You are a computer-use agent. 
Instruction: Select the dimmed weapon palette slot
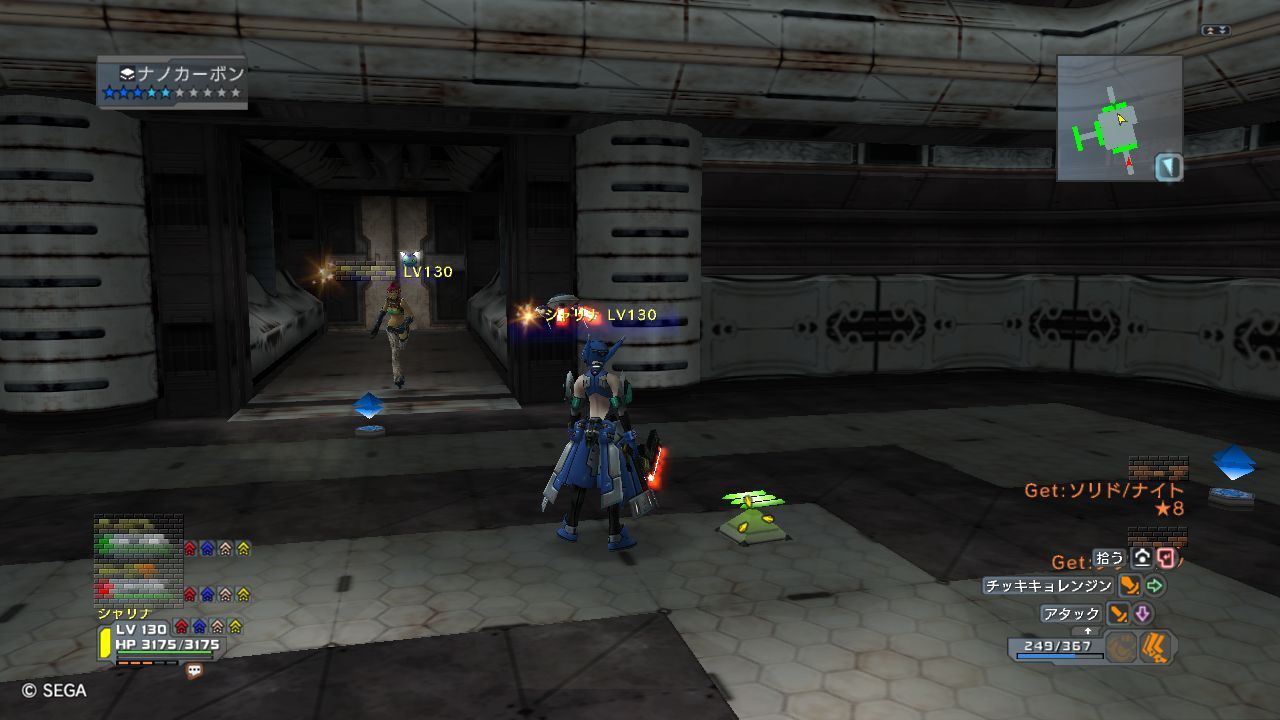1122,648
